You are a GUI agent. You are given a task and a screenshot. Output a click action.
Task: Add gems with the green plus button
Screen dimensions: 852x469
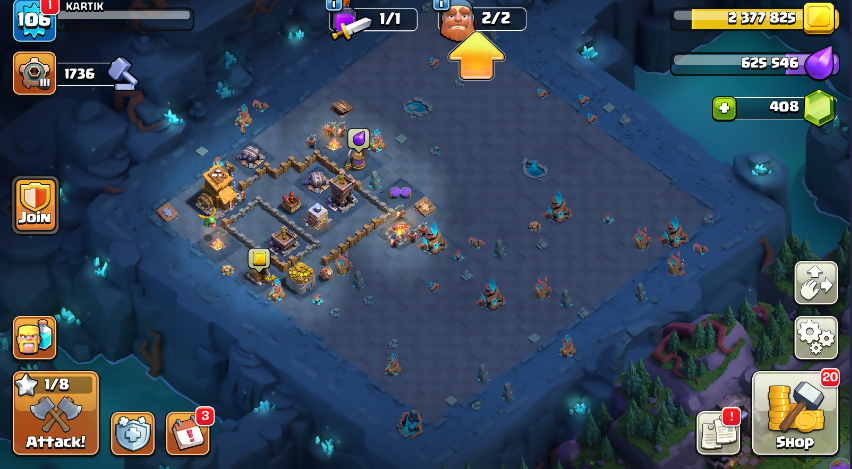coord(726,107)
